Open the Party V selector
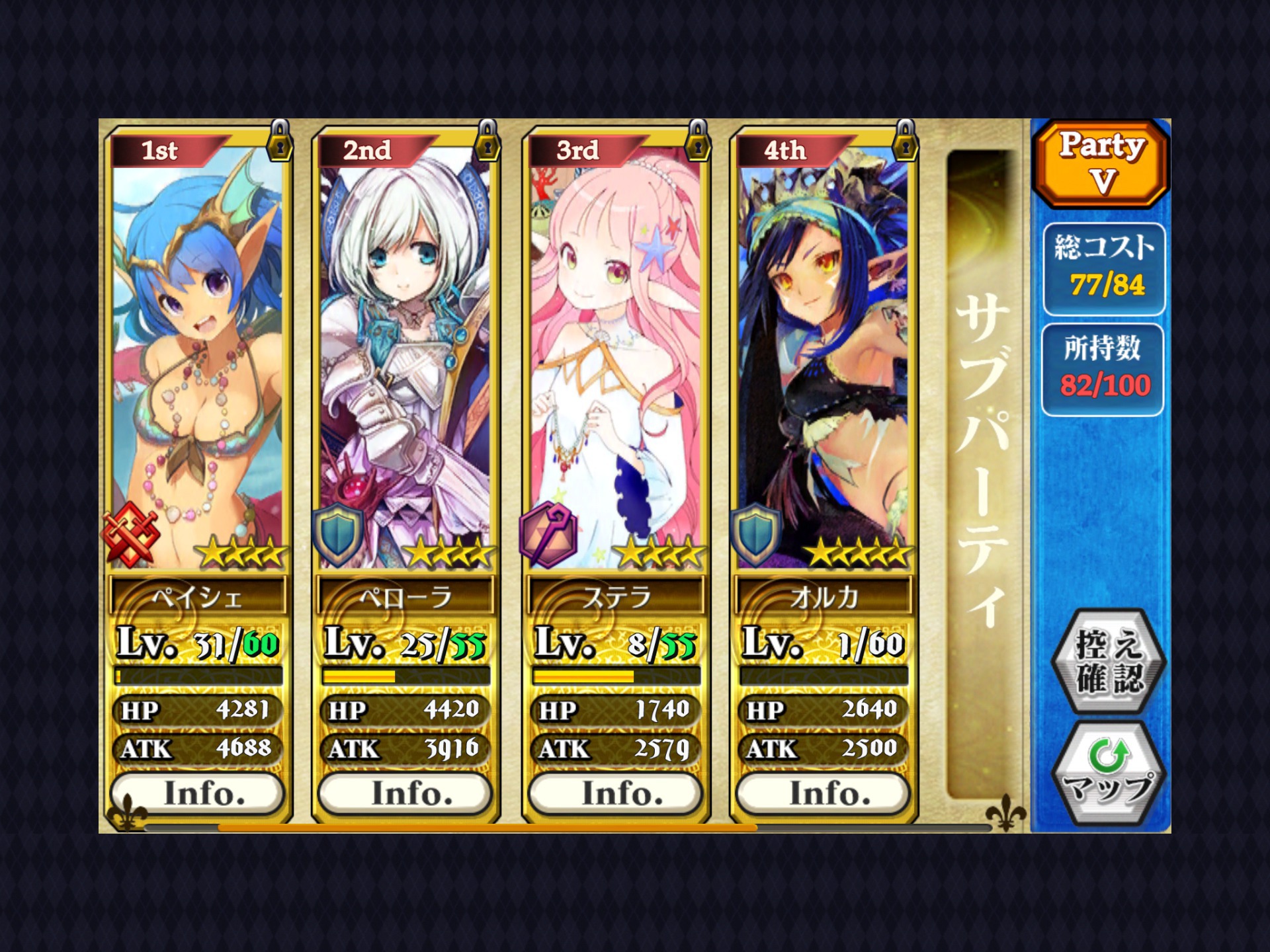The width and height of the screenshot is (1270, 952). click(x=1101, y=163)
